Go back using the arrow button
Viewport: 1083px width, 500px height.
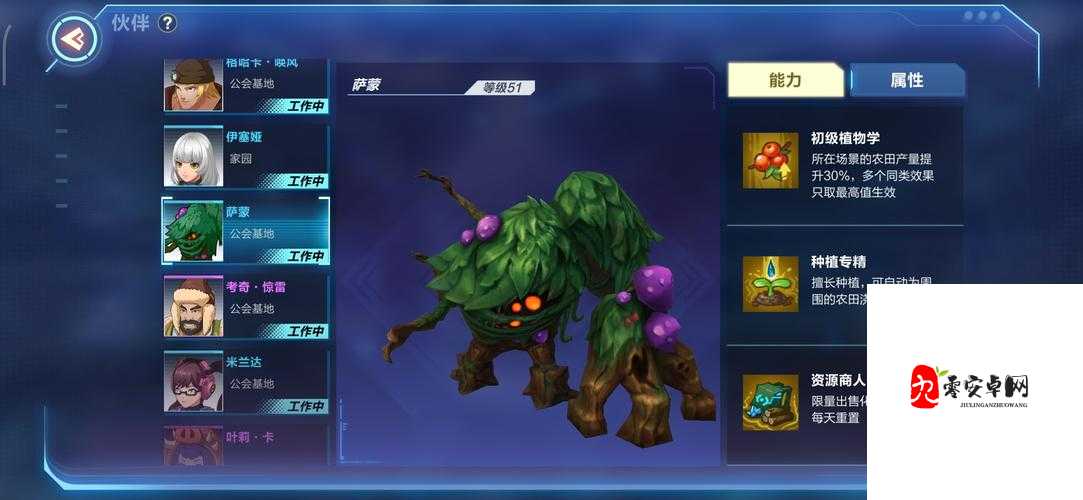73,38
